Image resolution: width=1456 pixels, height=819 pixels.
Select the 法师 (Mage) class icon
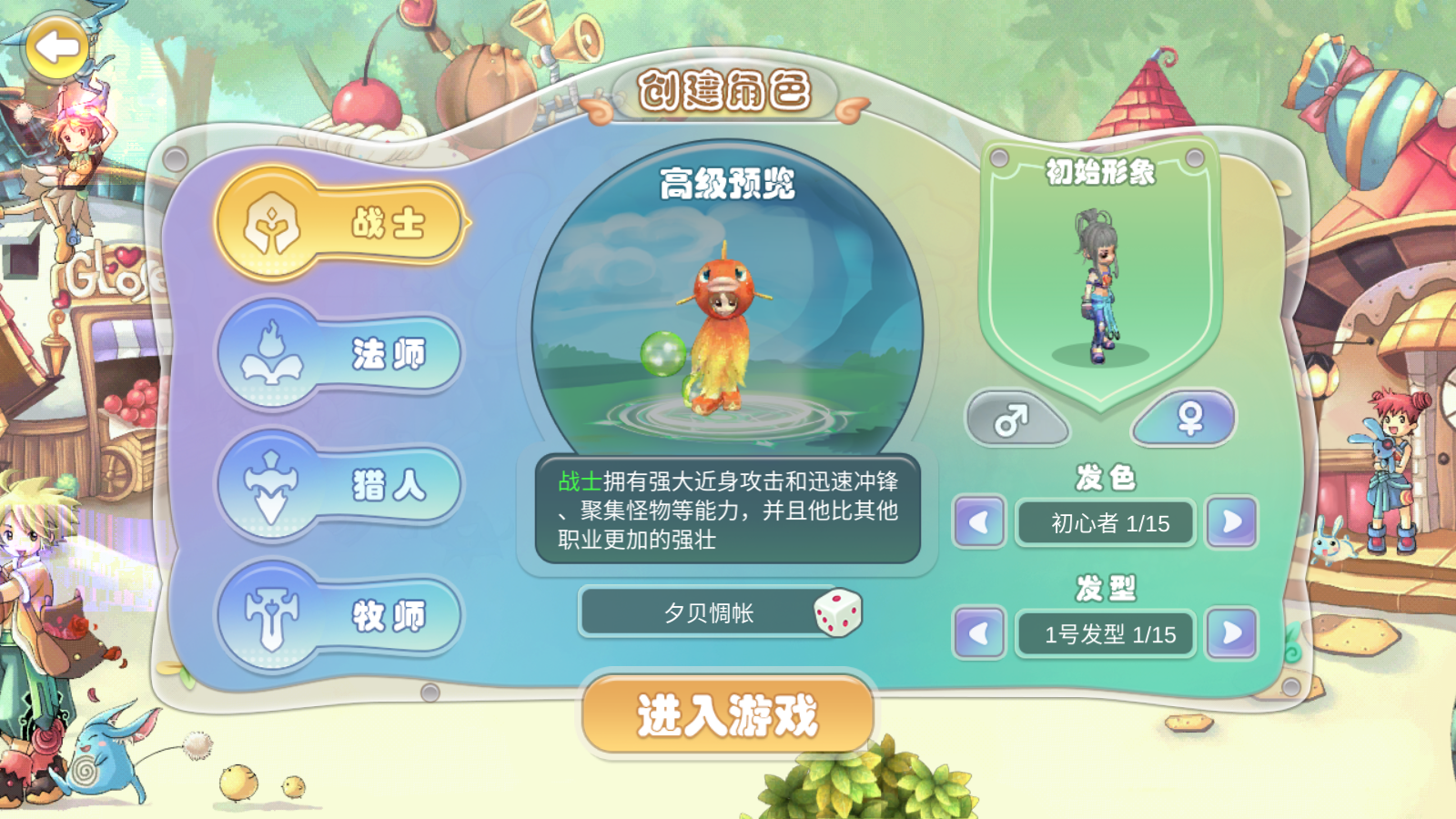(x=271, y=353)
